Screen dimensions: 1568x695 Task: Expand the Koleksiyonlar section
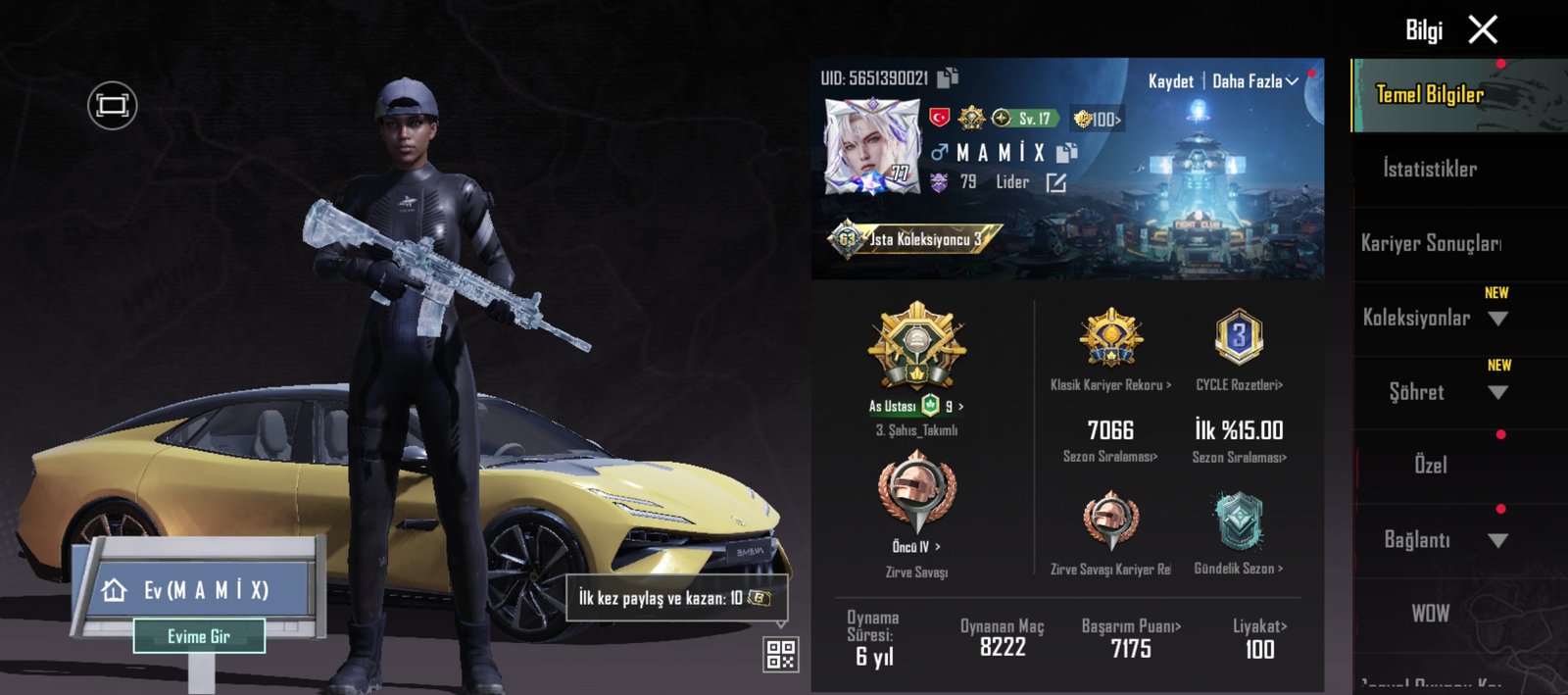[x=1496, y=319]
